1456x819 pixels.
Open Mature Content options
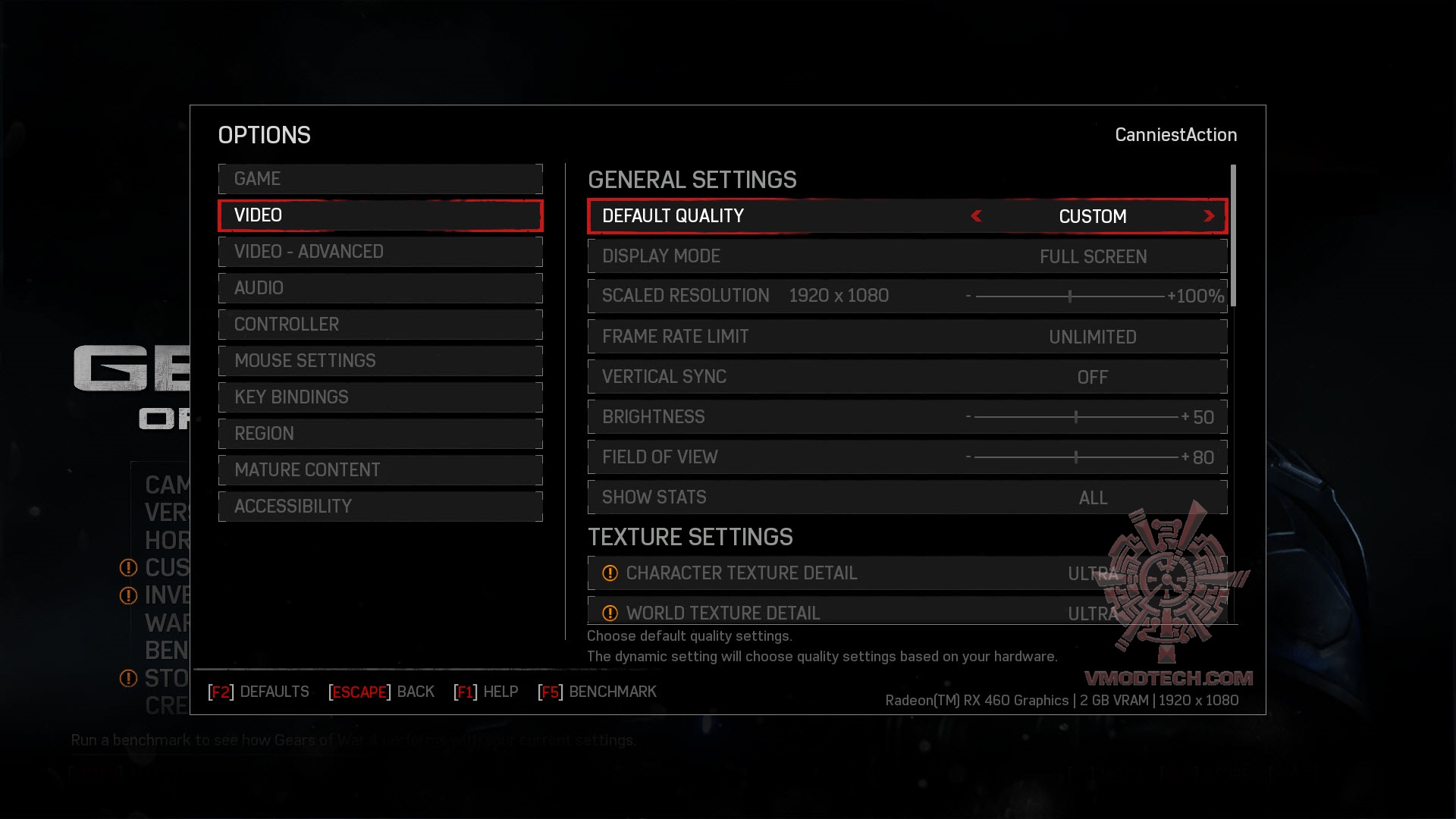click(x=380, y=470)
